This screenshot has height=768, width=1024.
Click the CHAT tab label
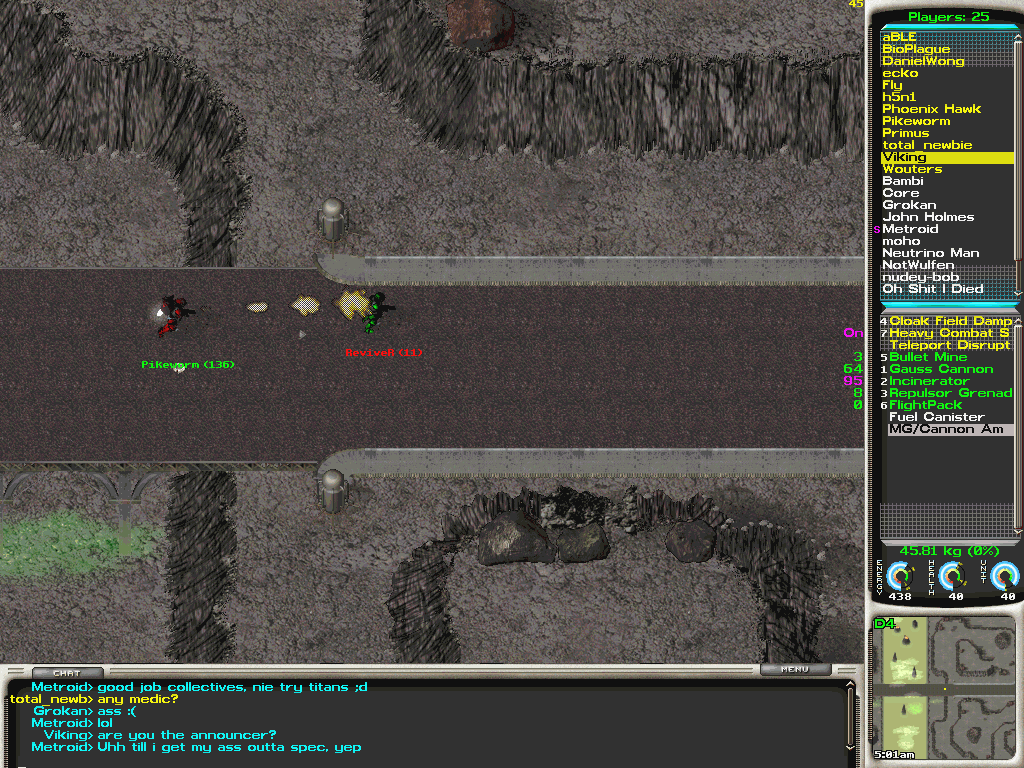tap(67, 673)
